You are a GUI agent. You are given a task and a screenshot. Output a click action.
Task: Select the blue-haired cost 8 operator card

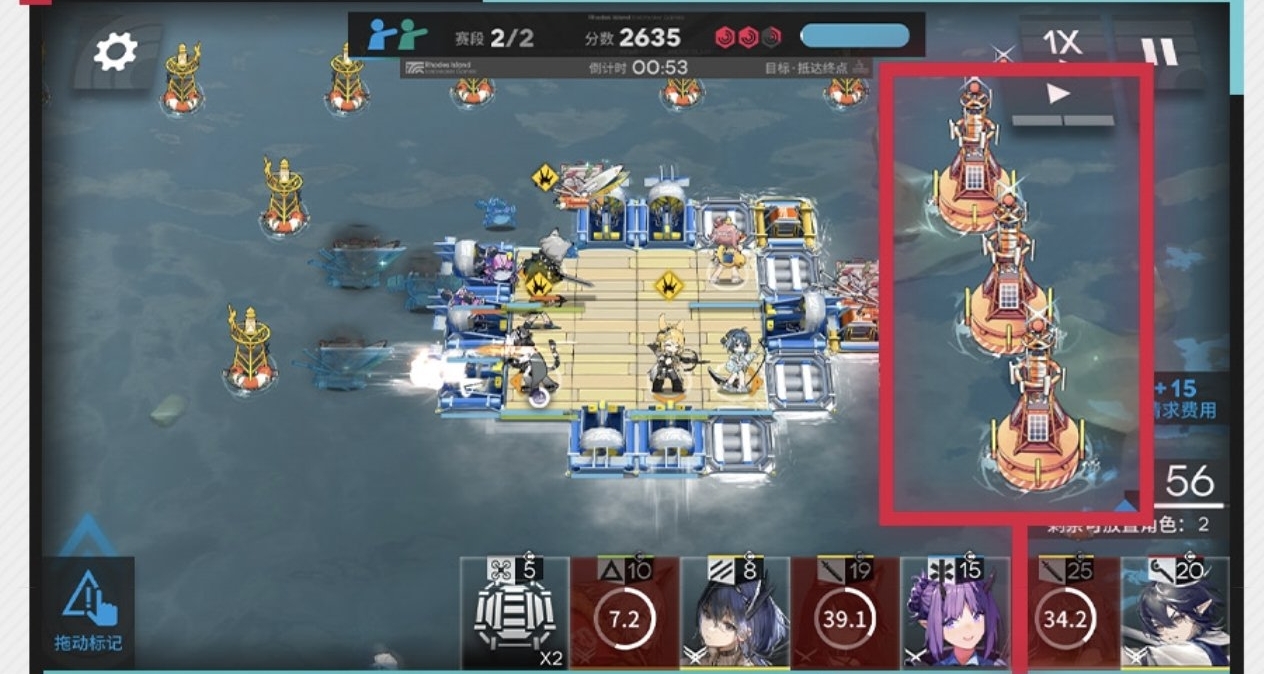734,613
